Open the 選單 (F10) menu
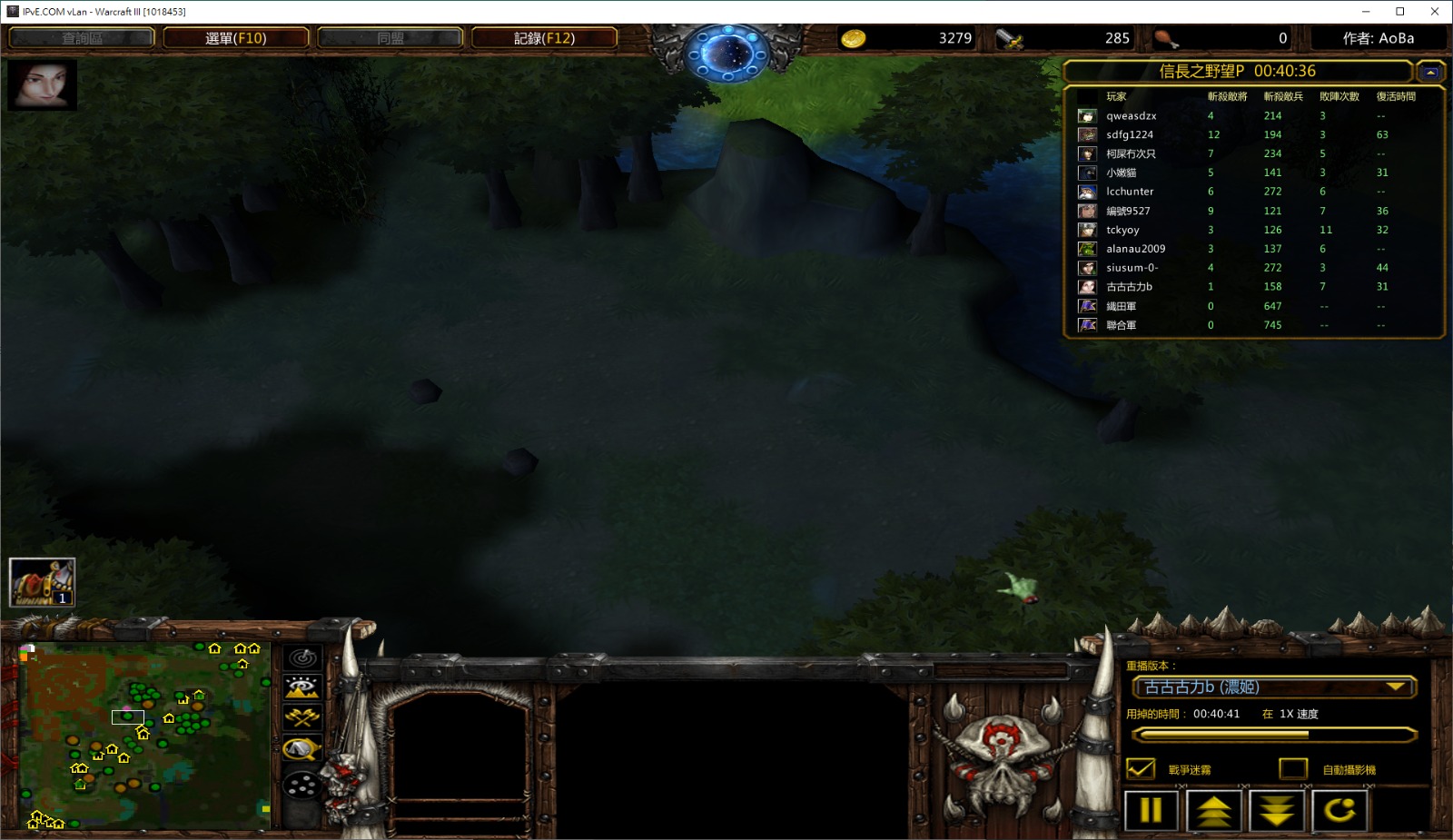The height and width of the screenshot is (840, 1453). [235, 38]
